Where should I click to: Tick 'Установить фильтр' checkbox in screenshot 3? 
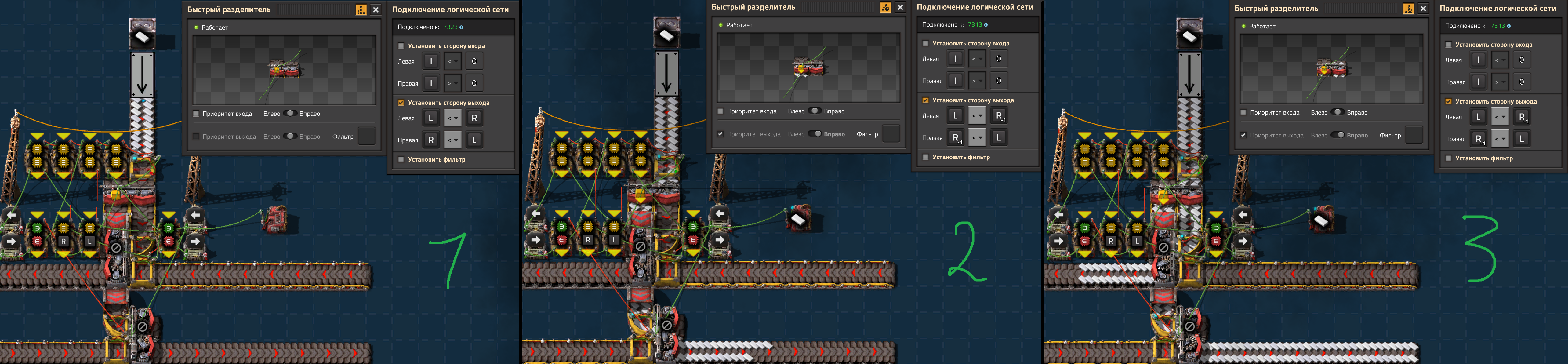click(x=1449, y=158)
